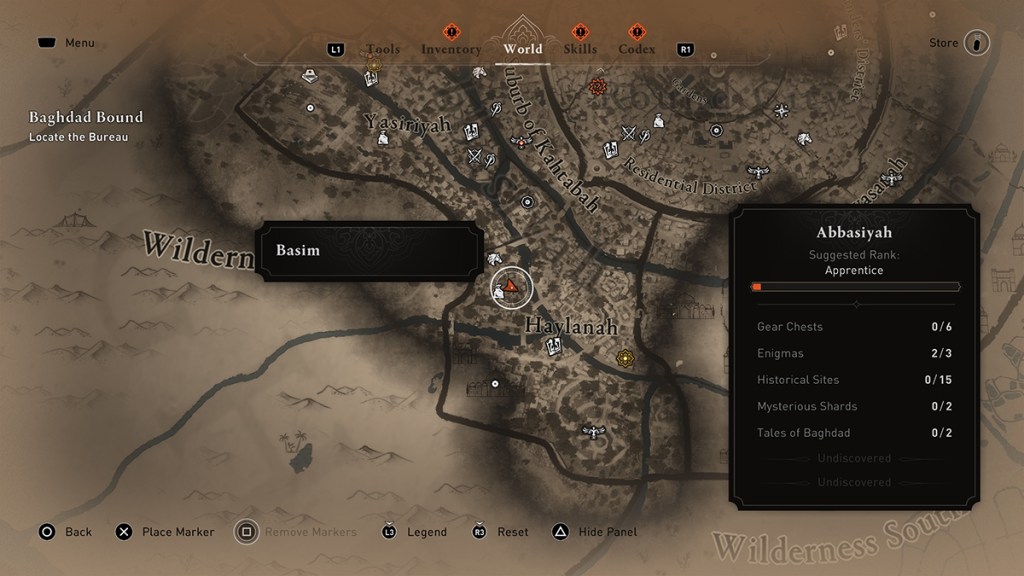Select the Historical Sites row
Viewport: 1024px width, 576px height.
point(855,380)
